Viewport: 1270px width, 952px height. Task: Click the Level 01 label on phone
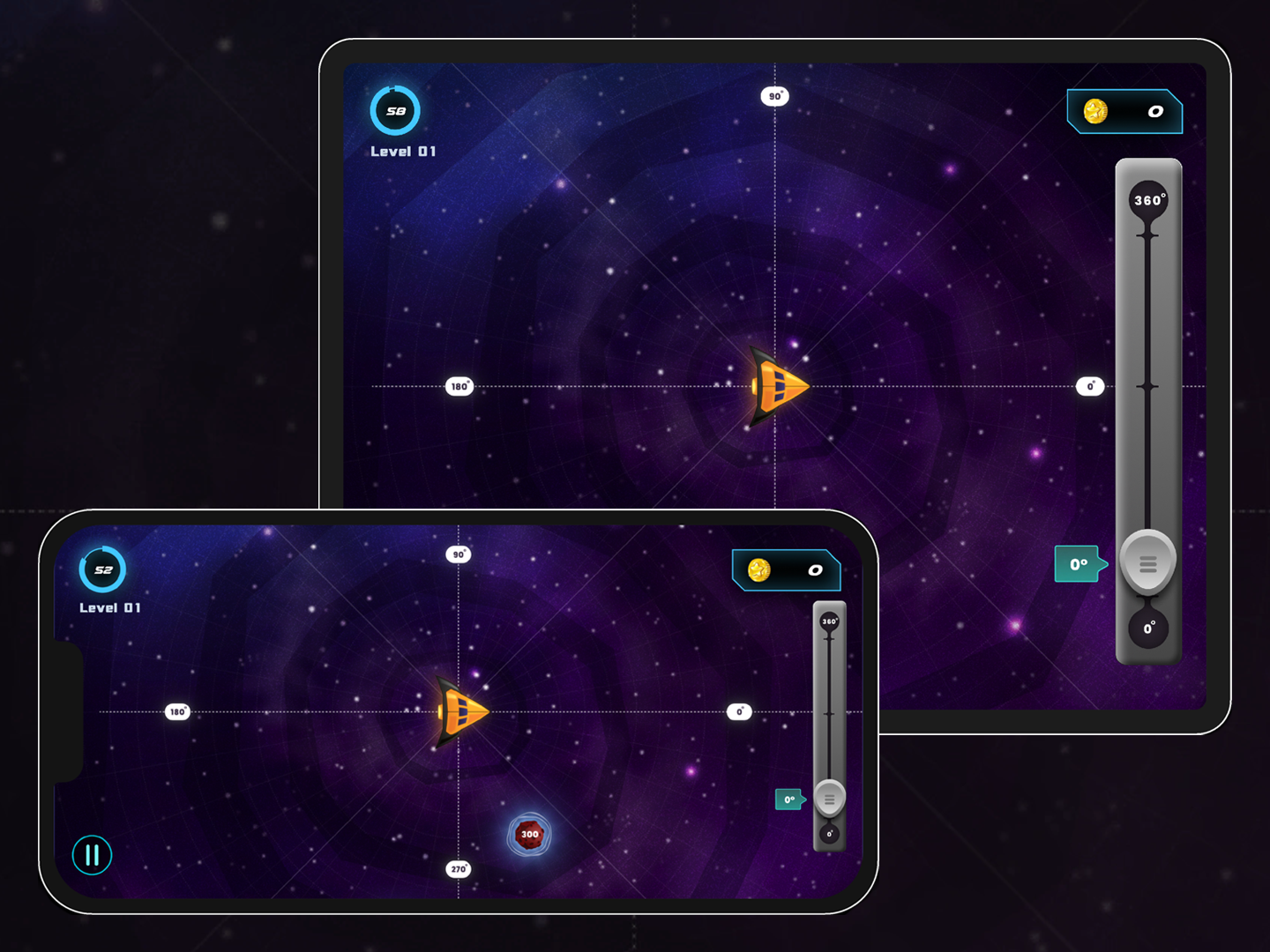coord(109,607)
